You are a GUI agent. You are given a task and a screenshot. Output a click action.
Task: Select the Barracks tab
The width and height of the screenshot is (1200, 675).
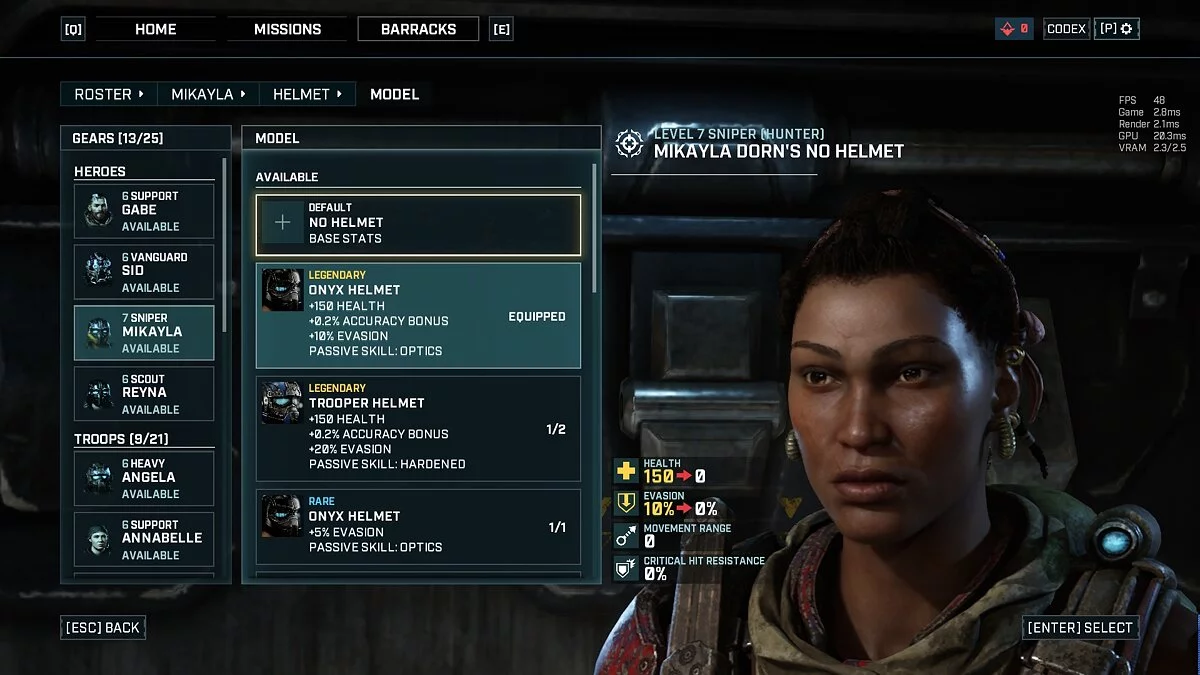(418, 29)
